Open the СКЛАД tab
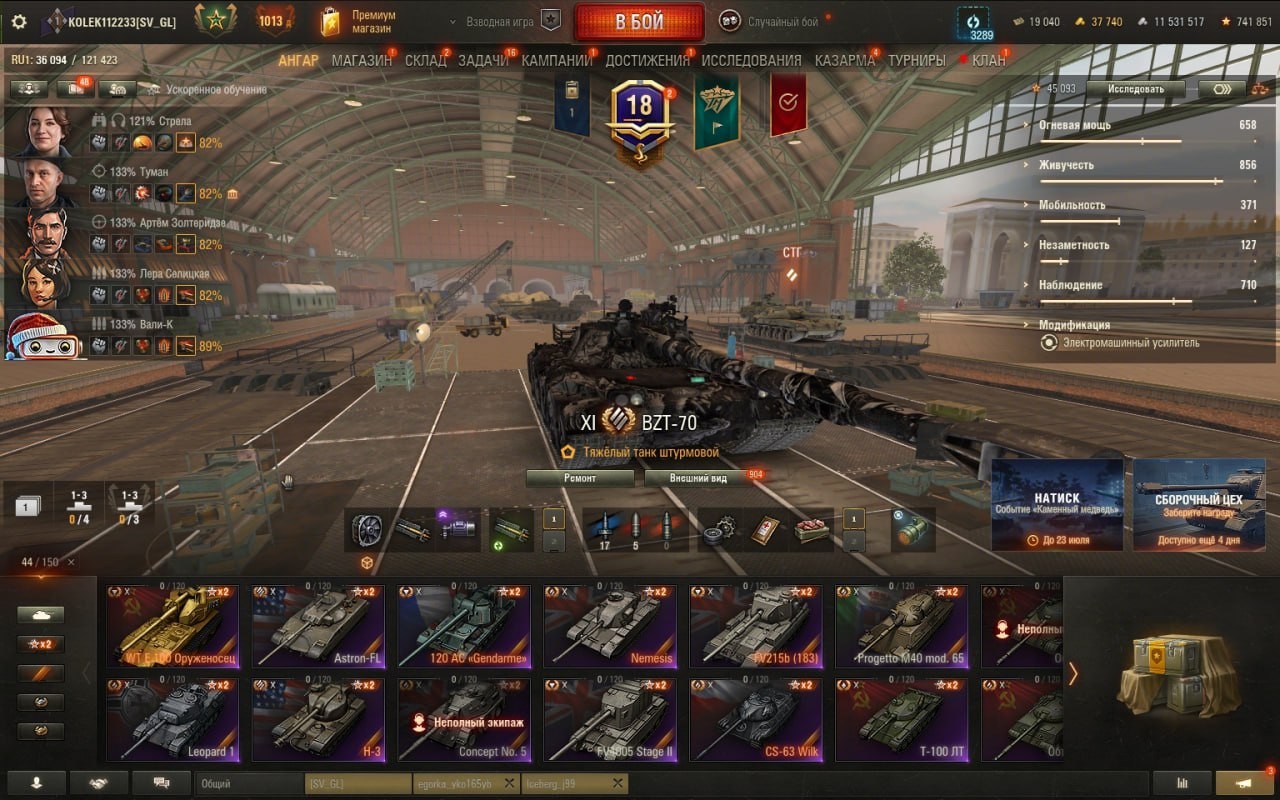 coord(425,60)
